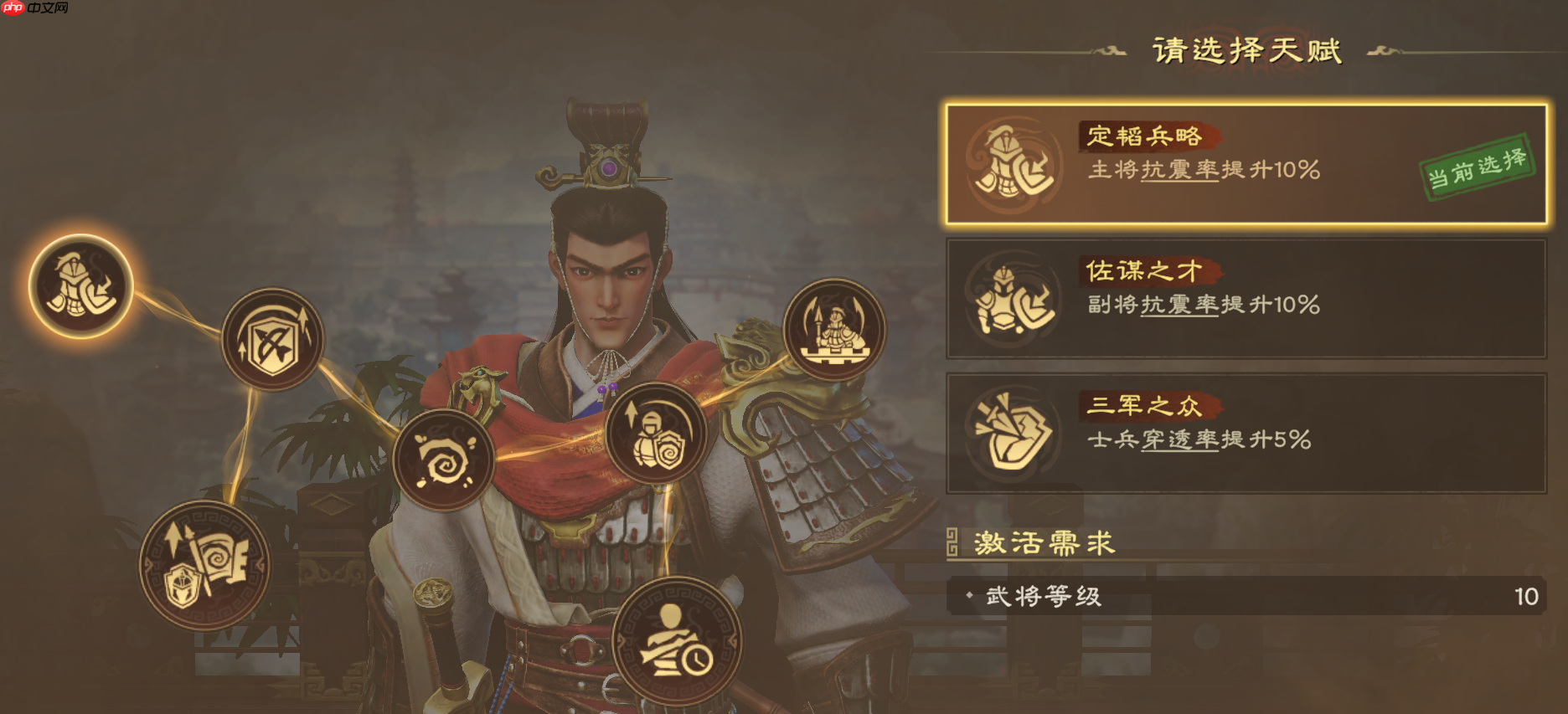
Task: Click the 请选择天赋 panel title
Action: (x=1248, y=49)
